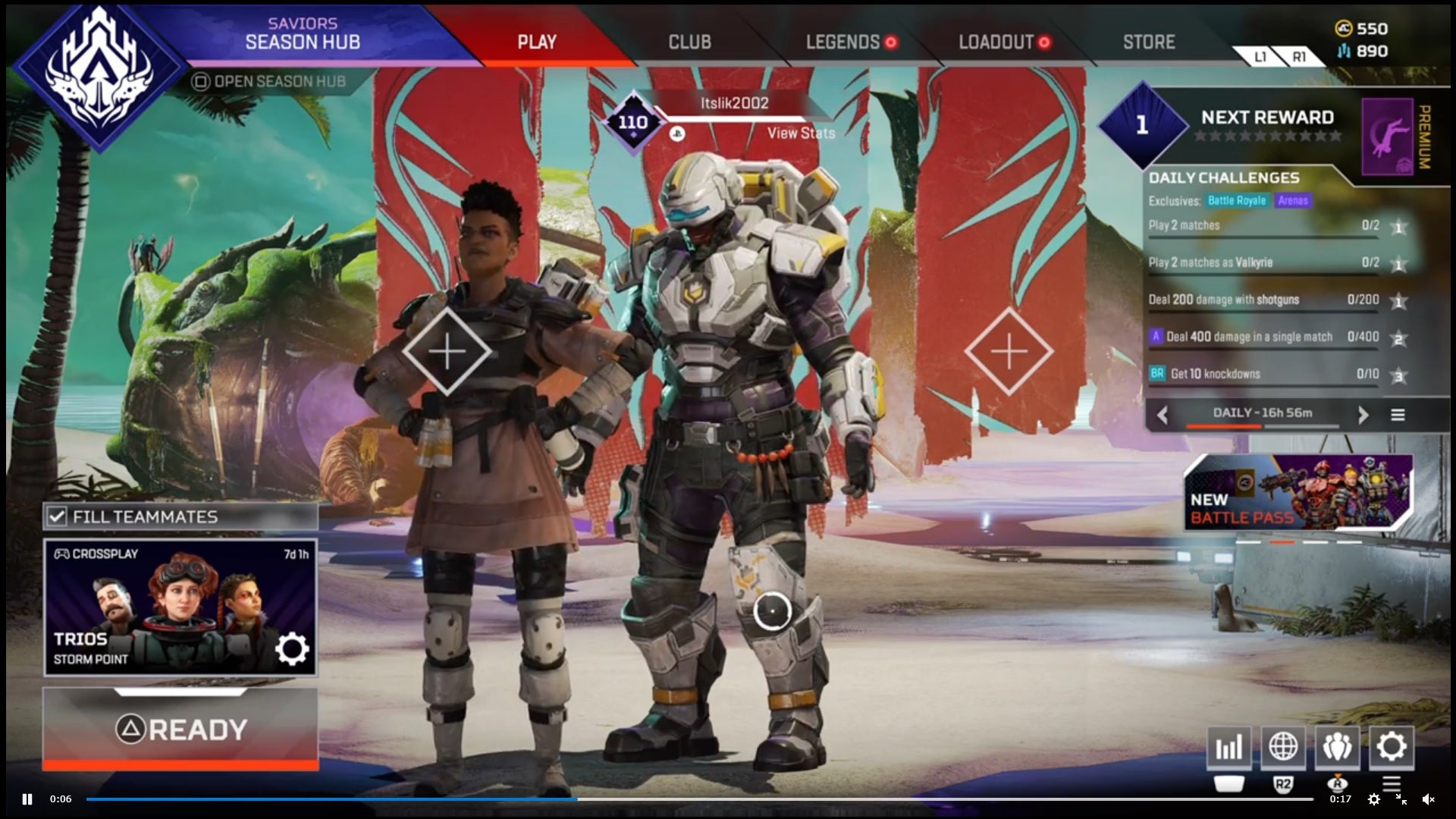Open player statistics via the bar chart icon

pyautogui.click(x=1228, y=748)
